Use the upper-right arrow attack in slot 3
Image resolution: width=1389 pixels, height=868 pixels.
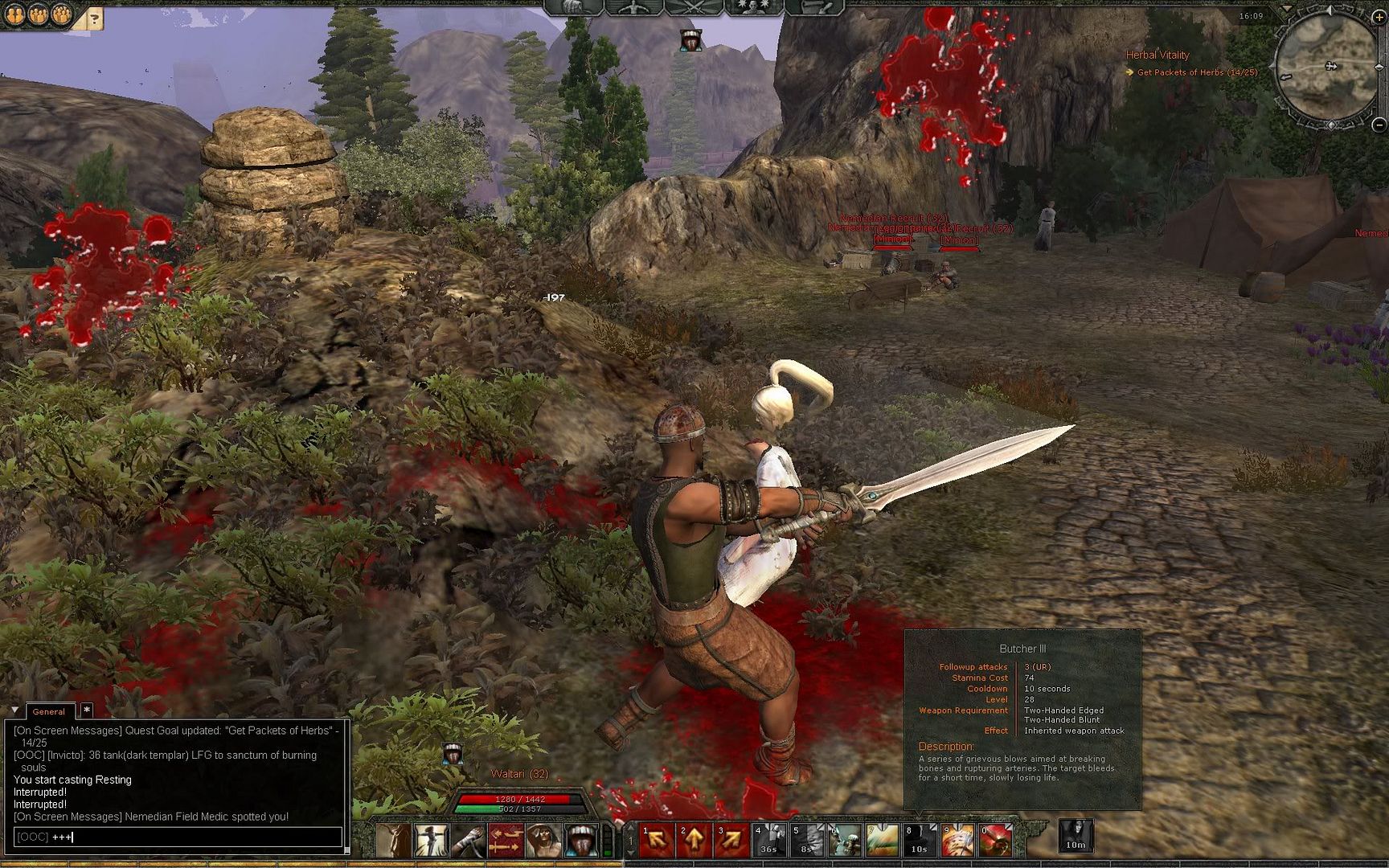731,841
